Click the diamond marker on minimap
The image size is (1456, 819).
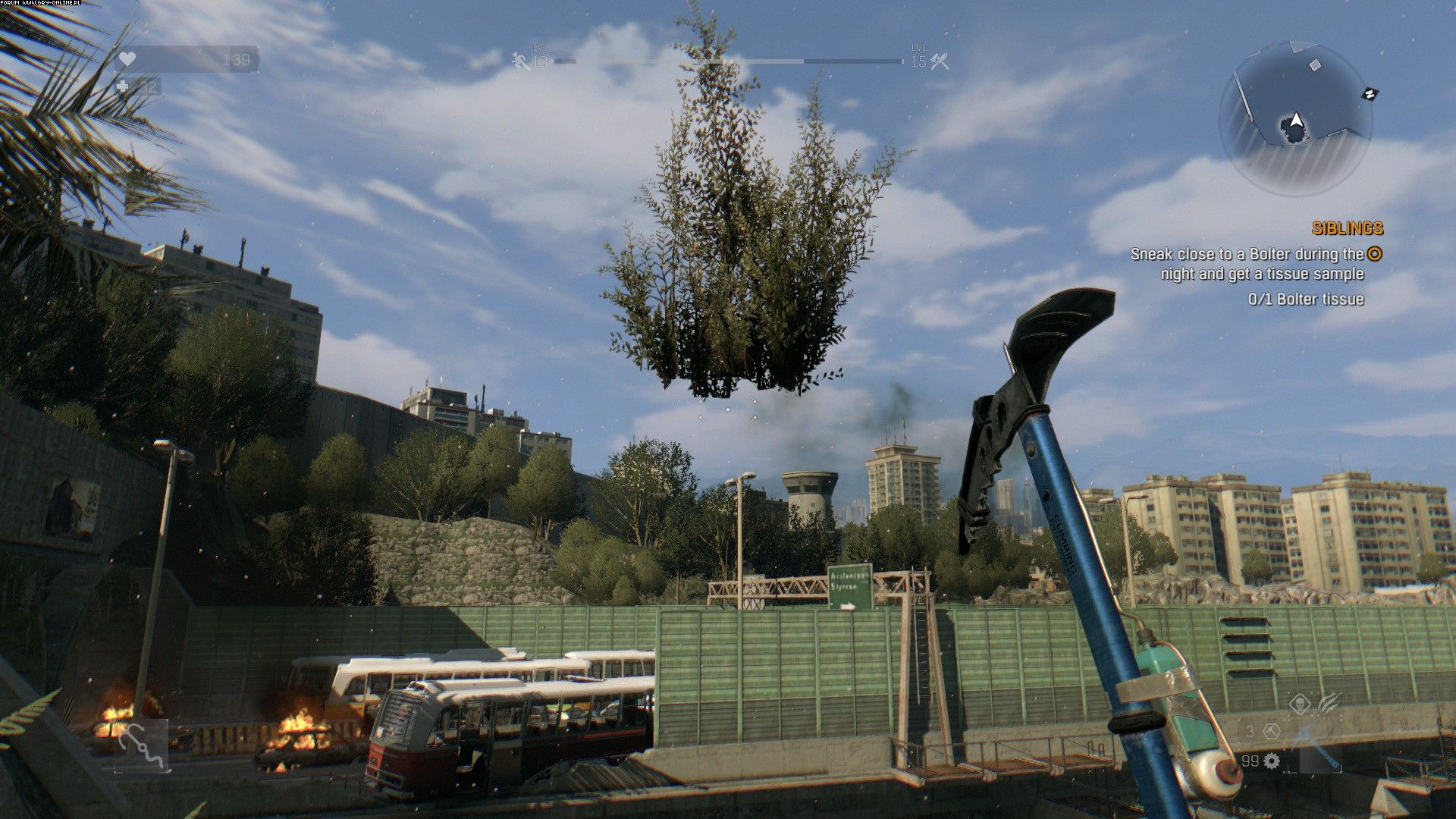pyautogui.click(x=1314, y=65)
